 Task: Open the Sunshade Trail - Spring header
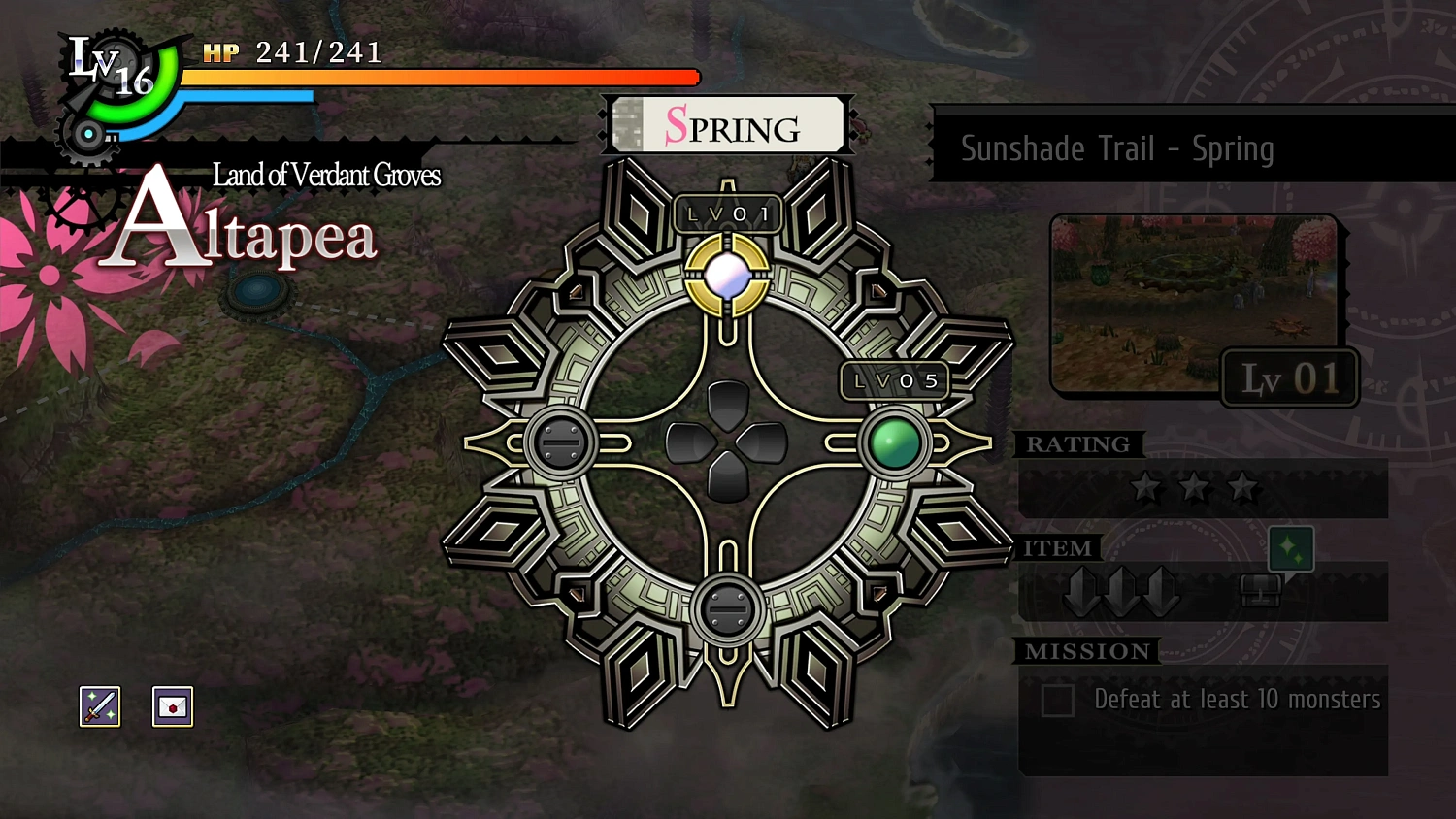(x=1118, y=148)
